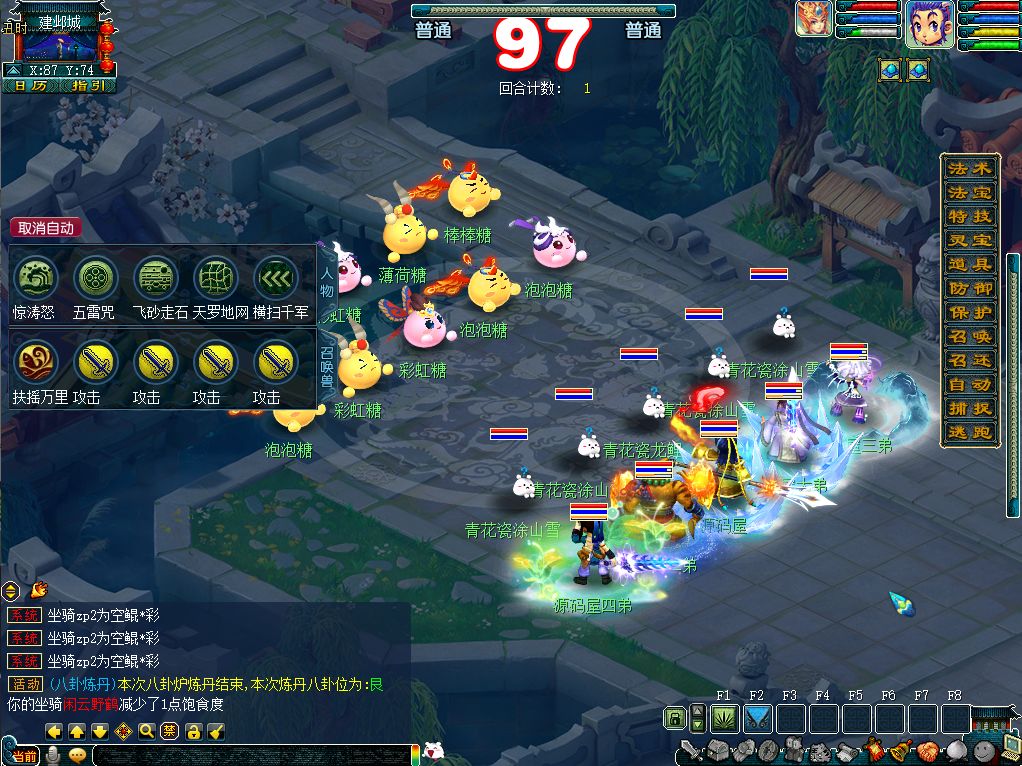Switch to the 召唤兽 tab
The image size is (1022, 766).
point(327,366)
